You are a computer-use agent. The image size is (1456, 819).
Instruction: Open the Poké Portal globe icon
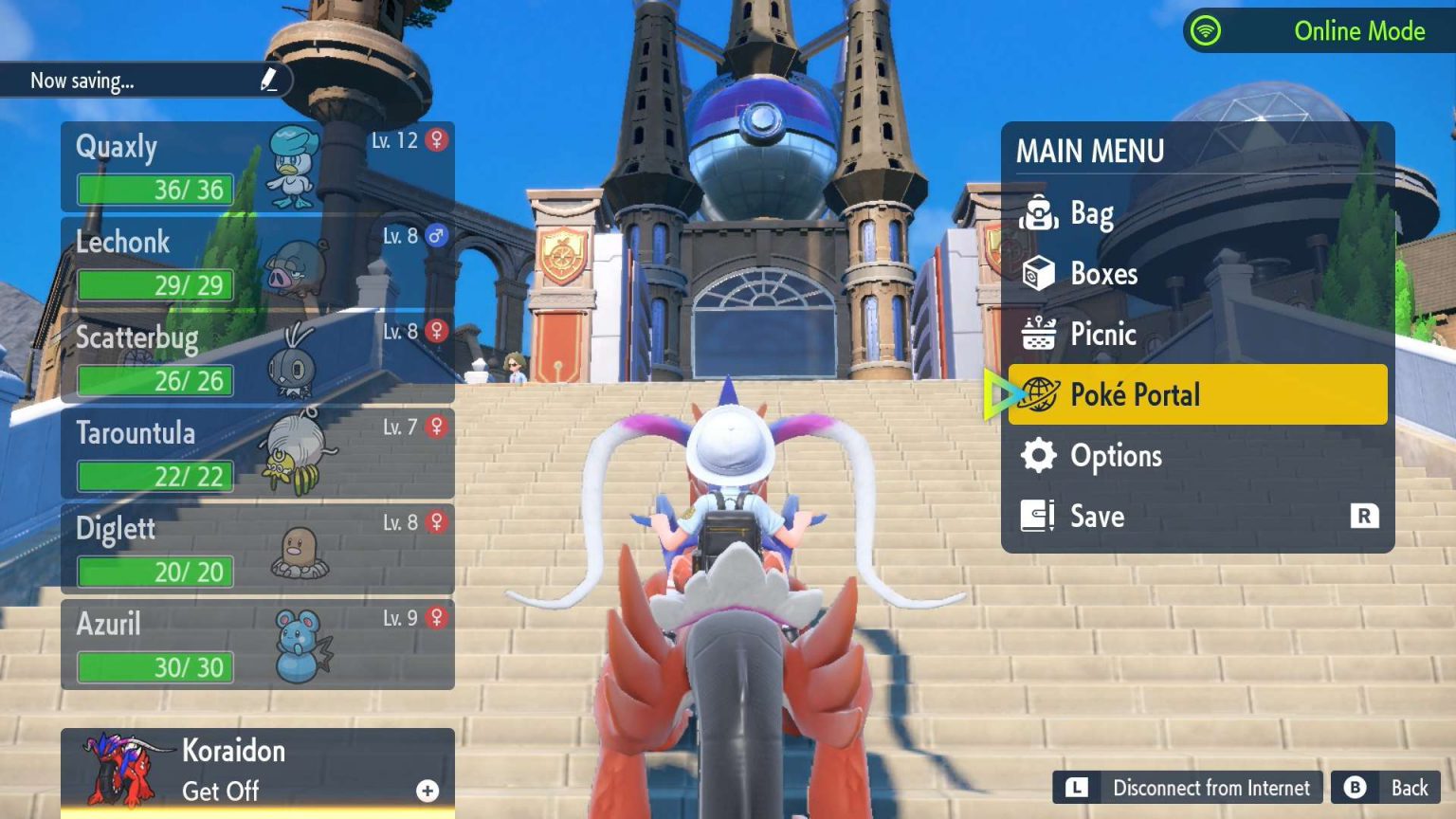point(1040,395)
